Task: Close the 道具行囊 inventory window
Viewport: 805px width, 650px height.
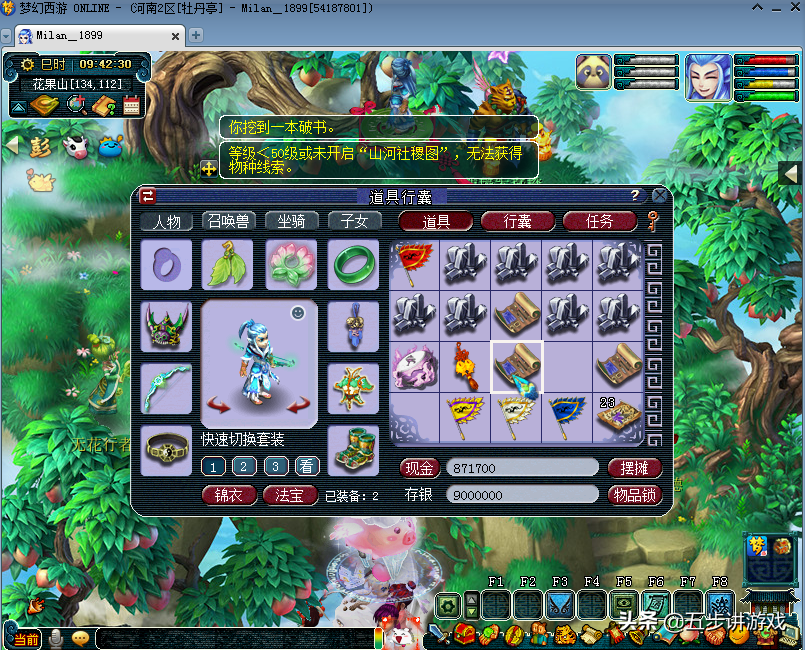Action: (659, 196)
